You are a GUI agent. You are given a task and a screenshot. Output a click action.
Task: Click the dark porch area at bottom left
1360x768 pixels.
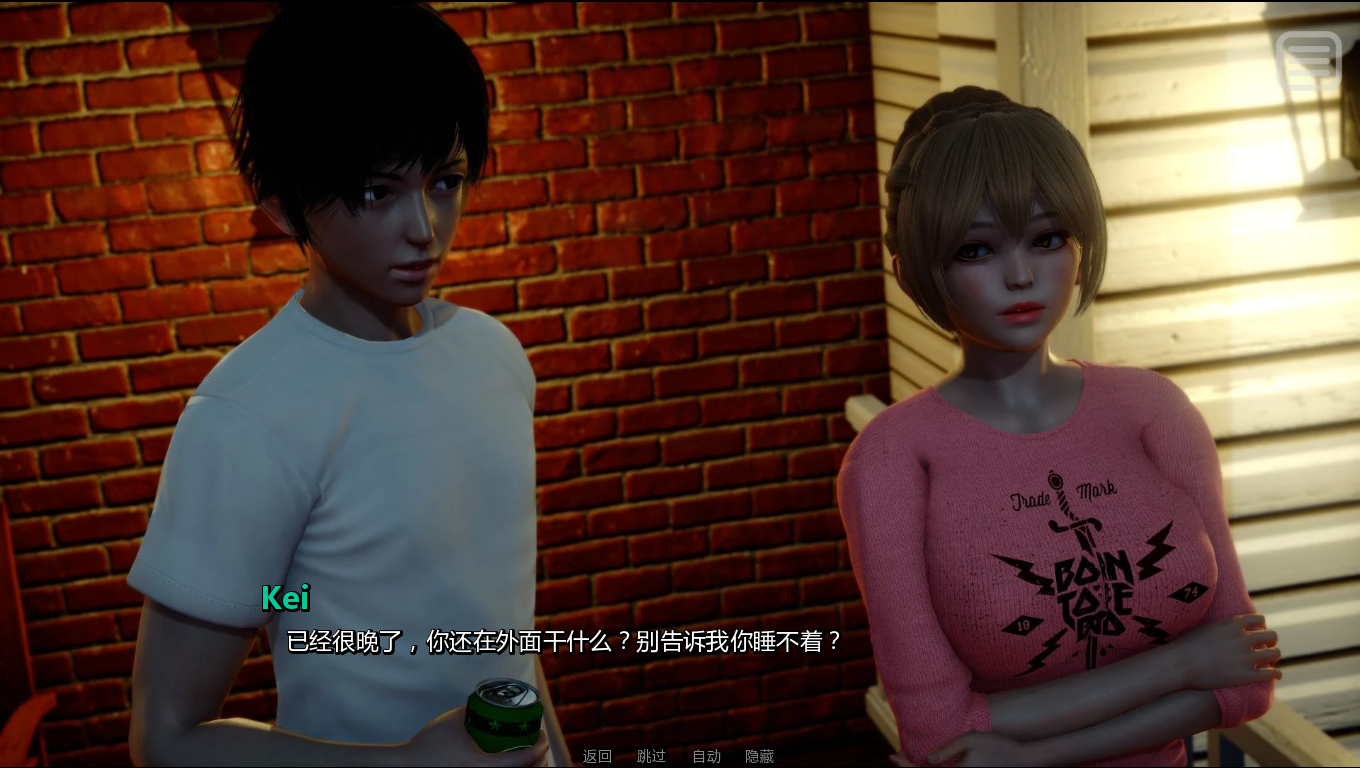coord(60,720)
